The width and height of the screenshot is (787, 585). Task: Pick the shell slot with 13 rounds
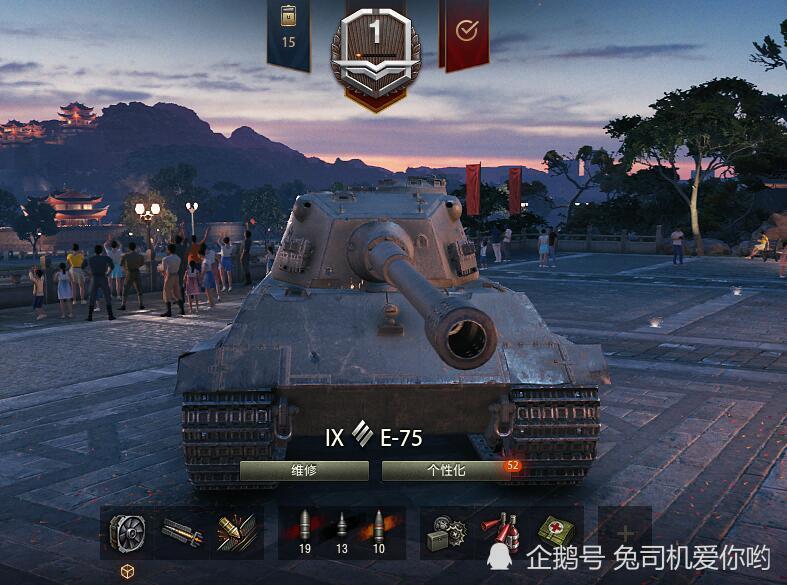click(x=341, y=532)
